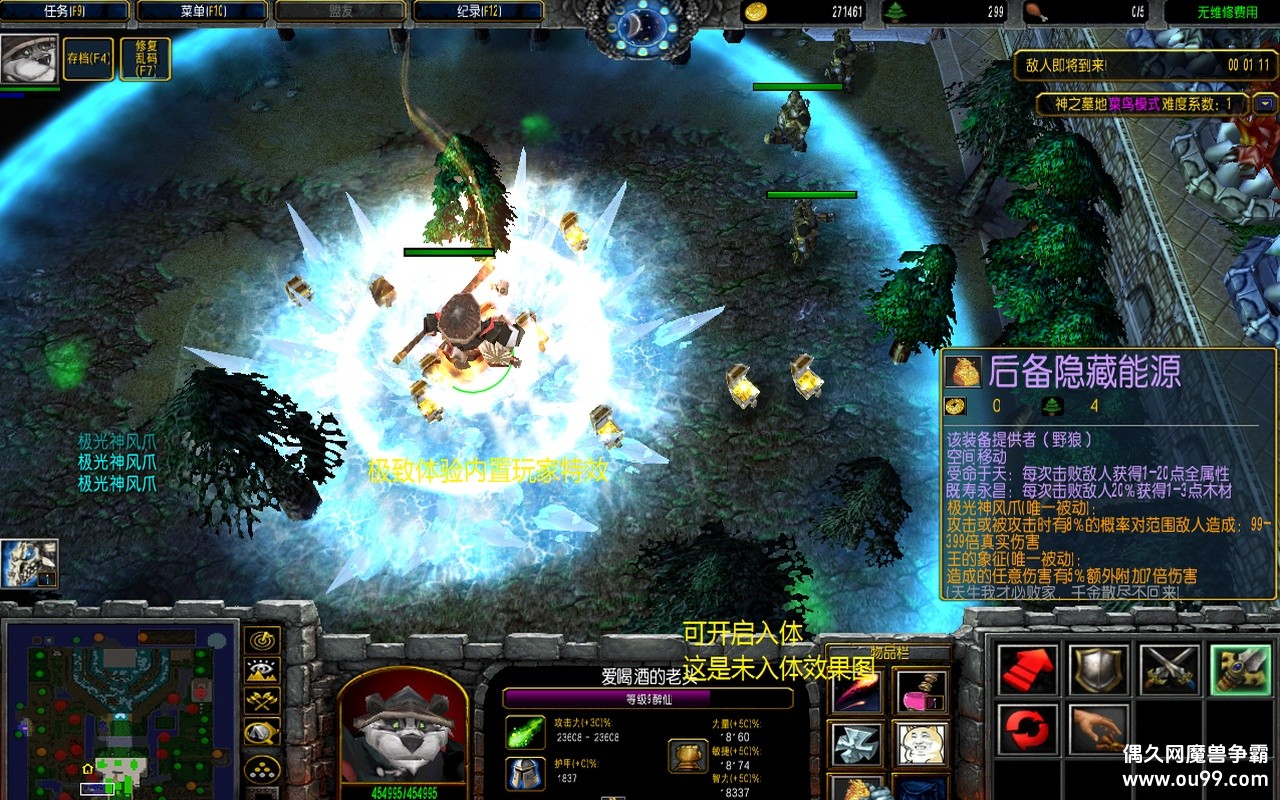Click the 存档 (F4) save button
Image resolution: width=1280 pixels, height=800 pixels.
pyautogui.click(x=88, y=59)
